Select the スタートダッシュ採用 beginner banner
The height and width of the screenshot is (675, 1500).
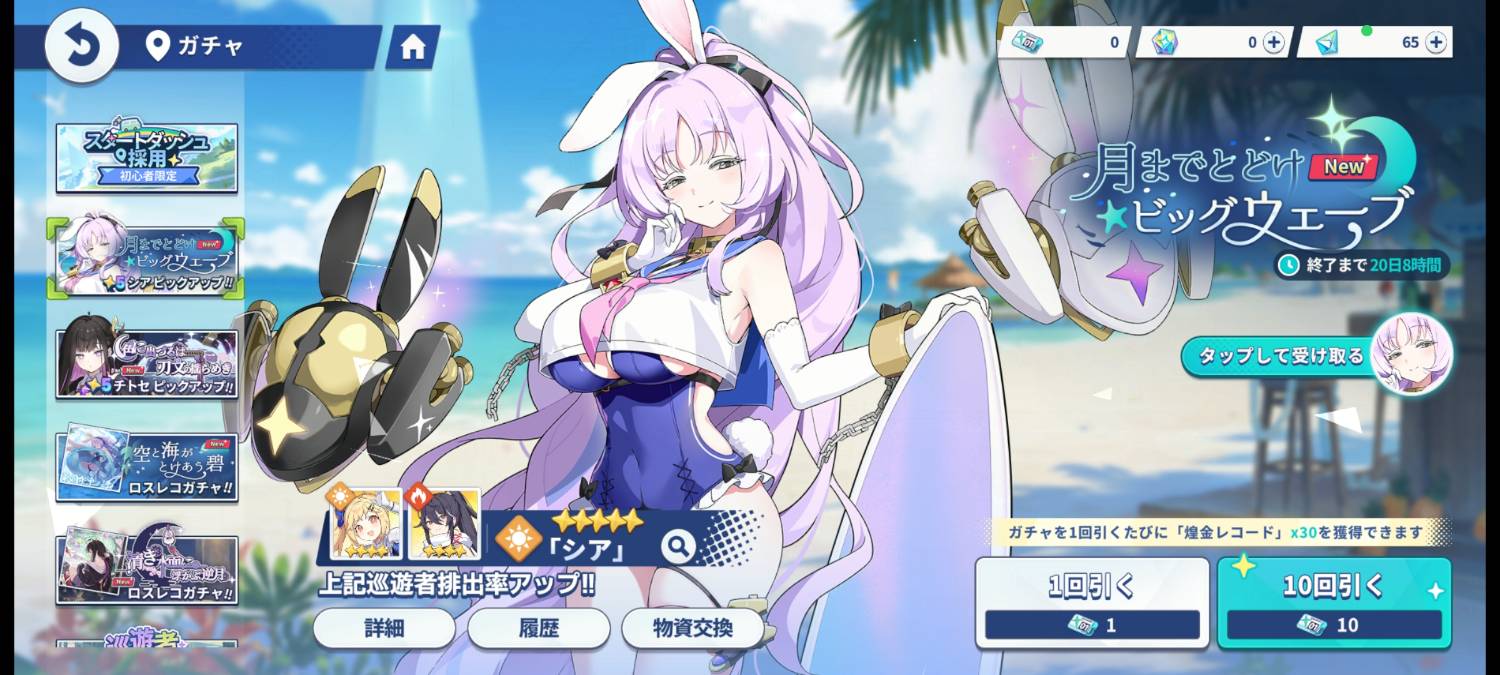click(x=147, y=158)
